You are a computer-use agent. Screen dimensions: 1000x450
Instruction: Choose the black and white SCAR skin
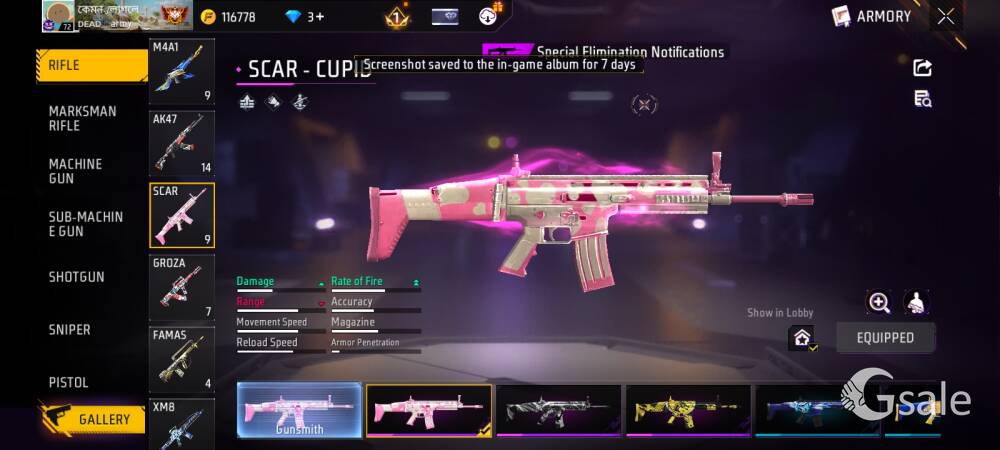[x=558, y=410]
